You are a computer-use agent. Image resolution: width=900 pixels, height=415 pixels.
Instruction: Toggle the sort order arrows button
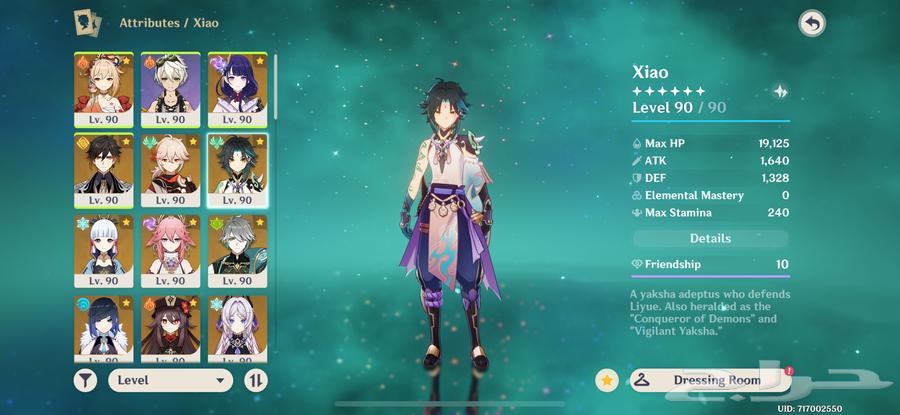click(255, 380)
